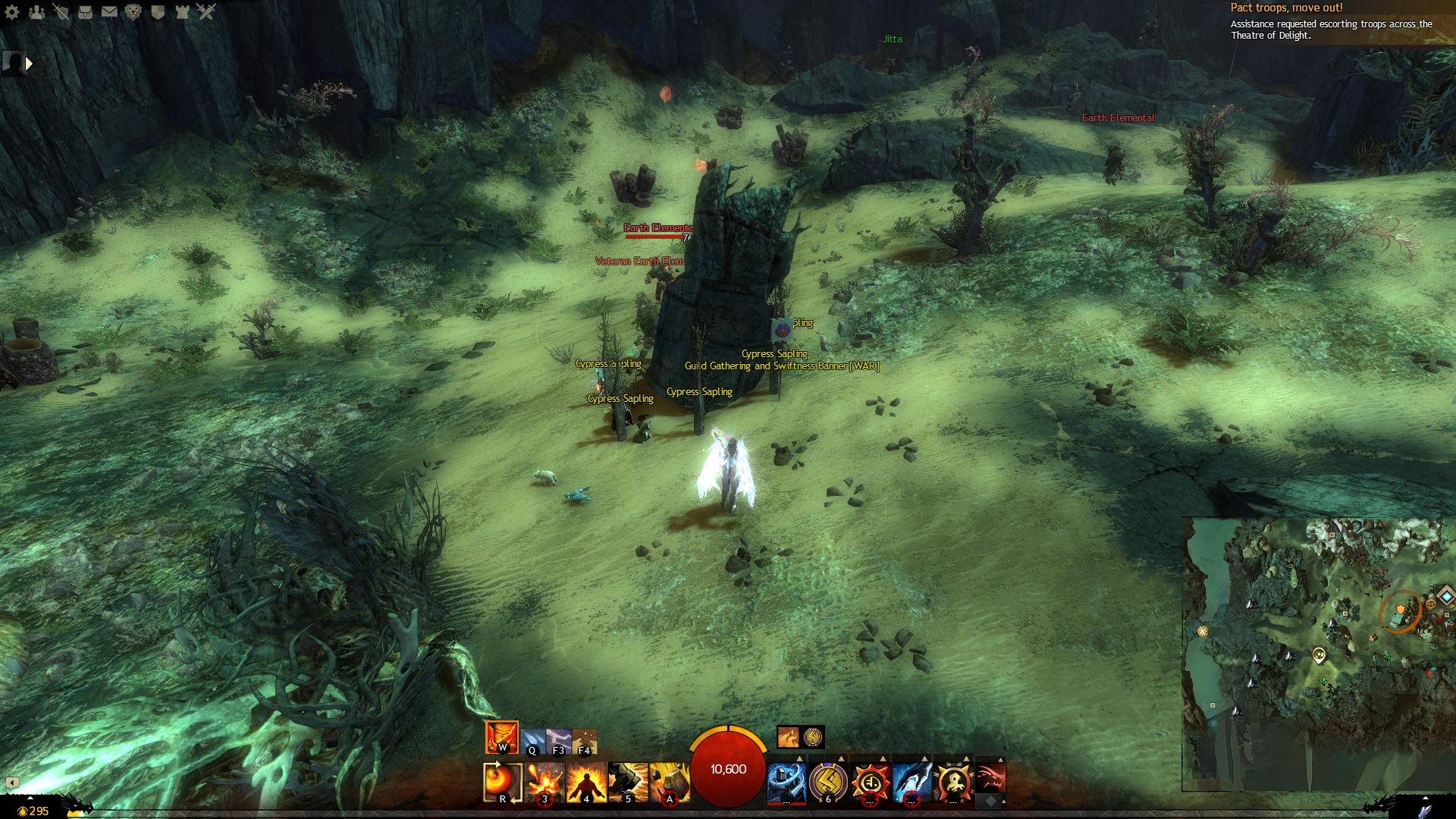
Task: Expand the party portrait arrow
Action: tap(29, 64)
